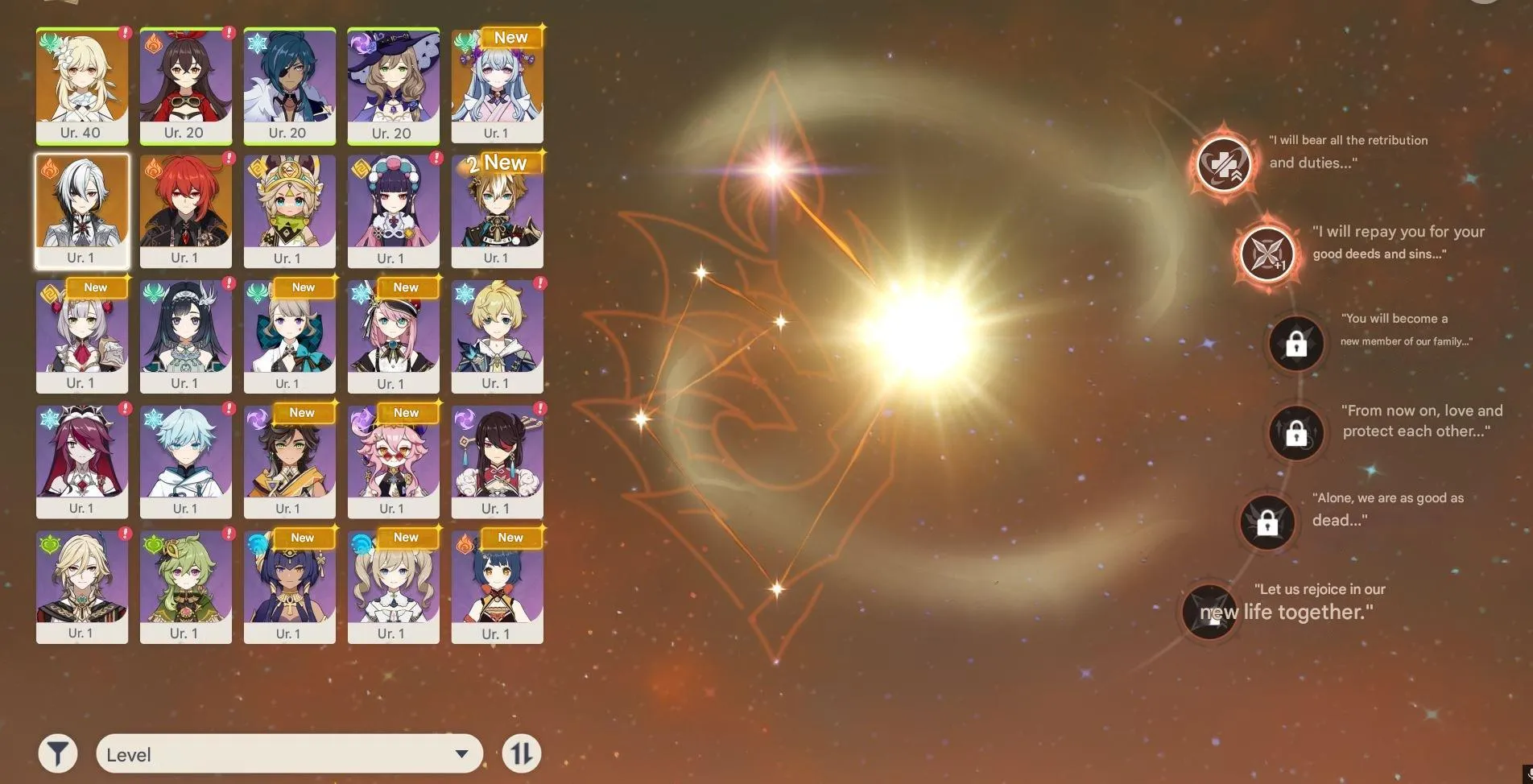1533x784 pixels.
Task: Open the Level sort dropdown
Action: click(x=288, y=753)
